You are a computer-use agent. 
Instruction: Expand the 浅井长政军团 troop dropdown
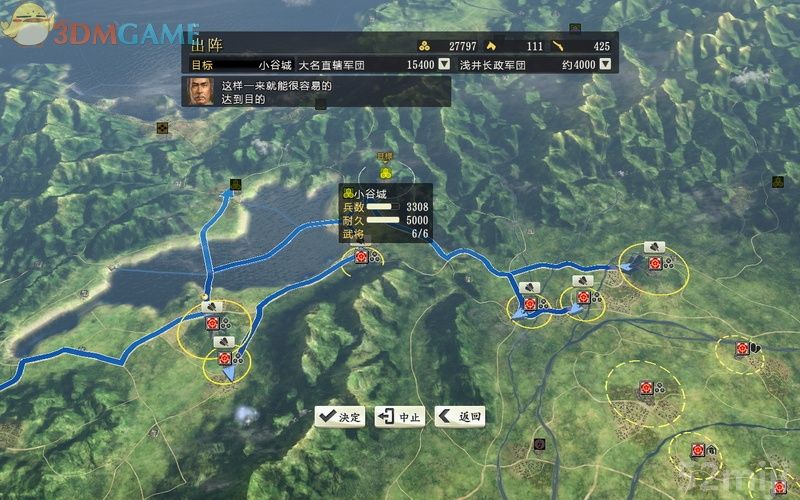pos(605,65)
